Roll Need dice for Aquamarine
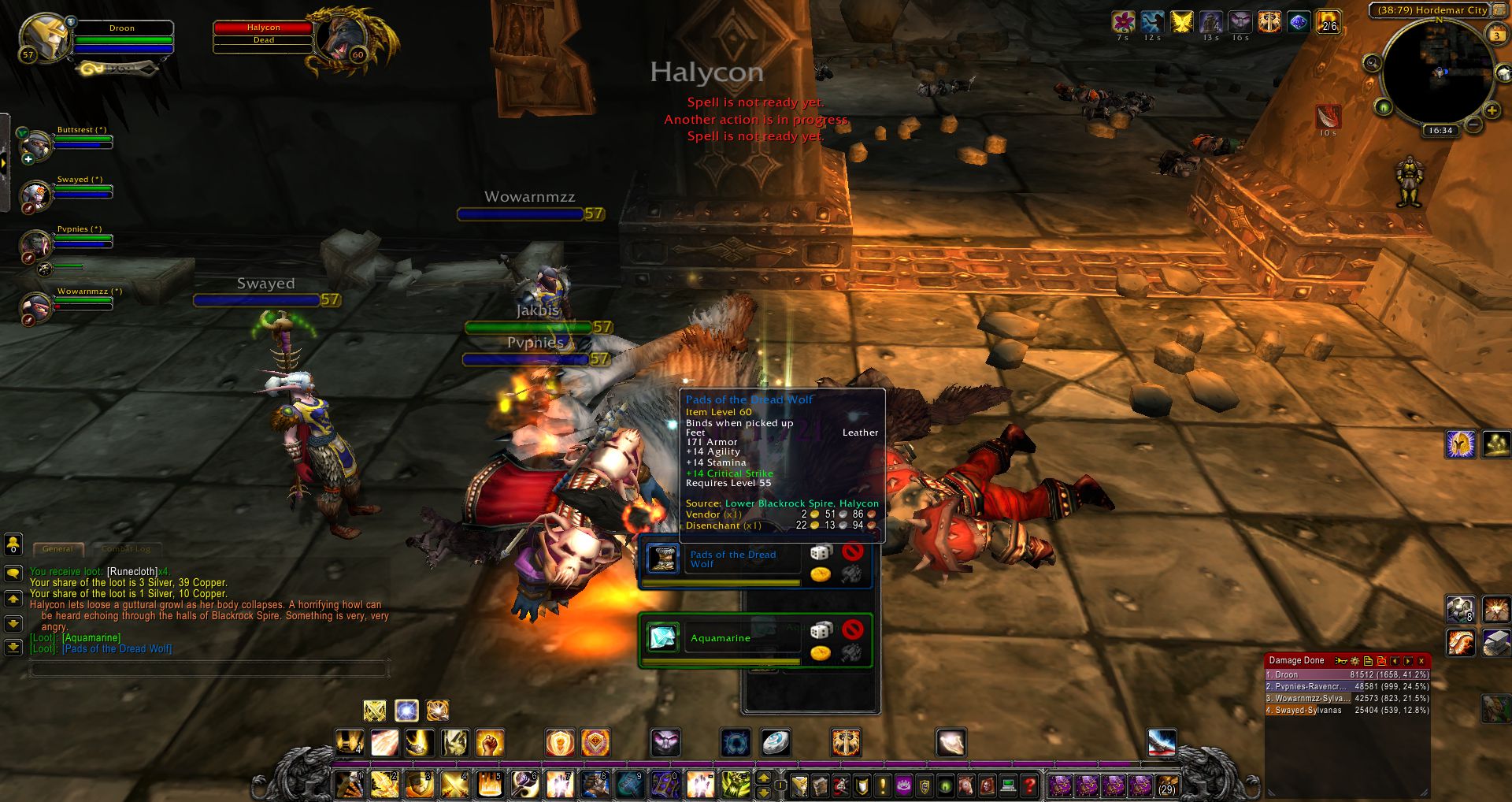The image size is (1512, 802). 821,629
